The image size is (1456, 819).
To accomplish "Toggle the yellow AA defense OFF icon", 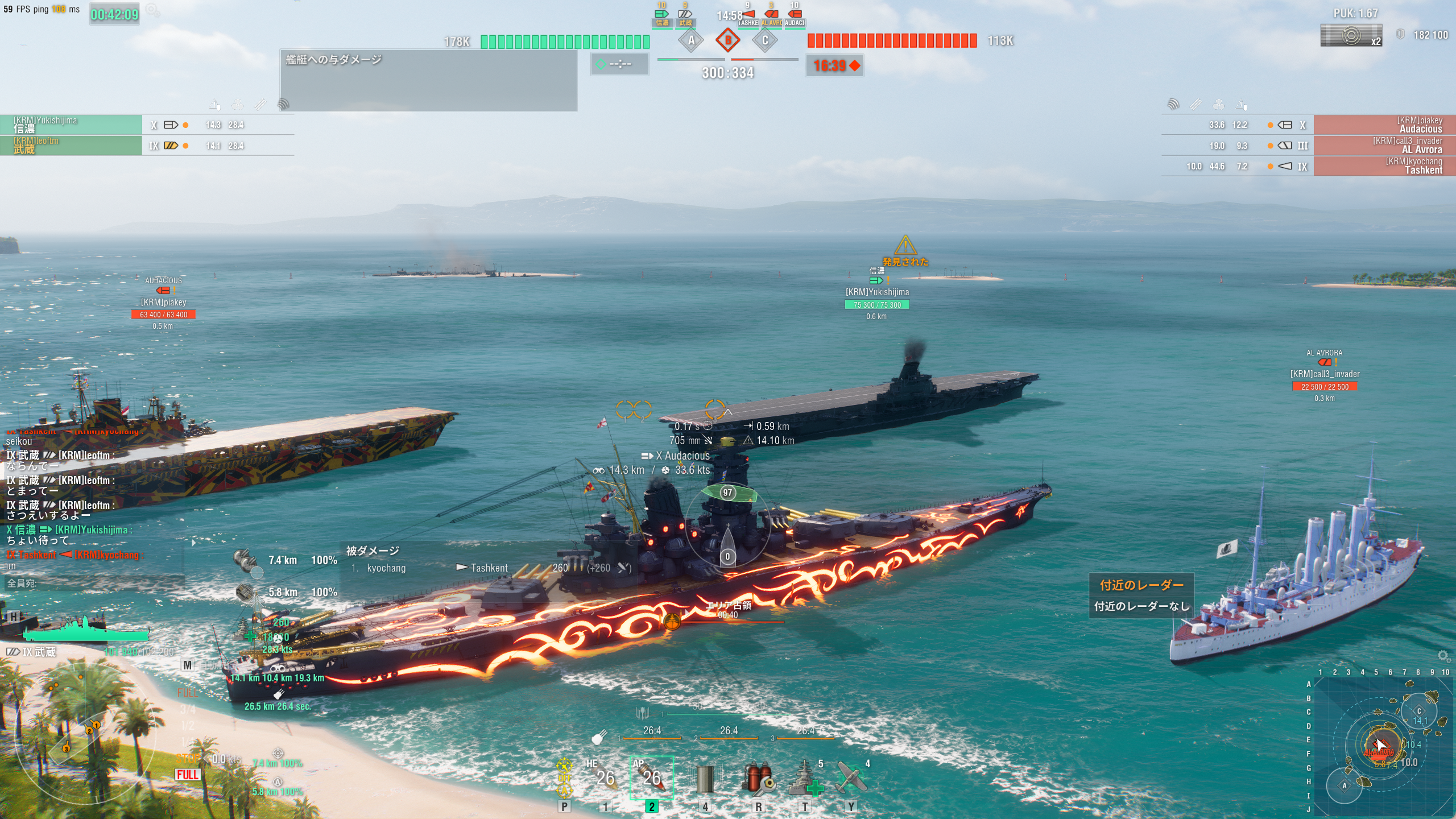I will (564, 778).
